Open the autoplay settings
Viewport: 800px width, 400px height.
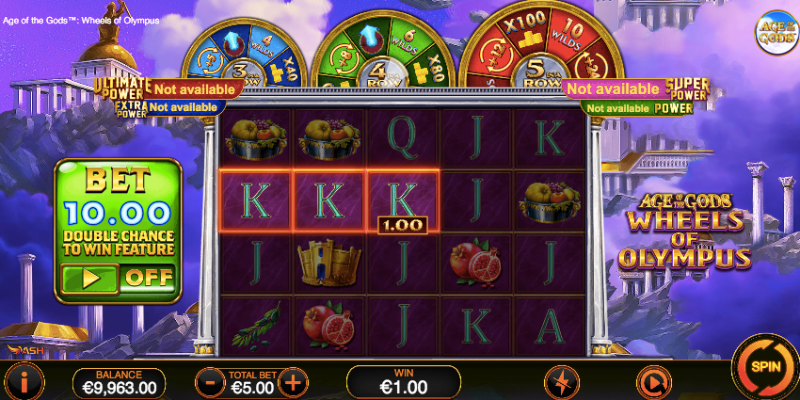(652, 382)
